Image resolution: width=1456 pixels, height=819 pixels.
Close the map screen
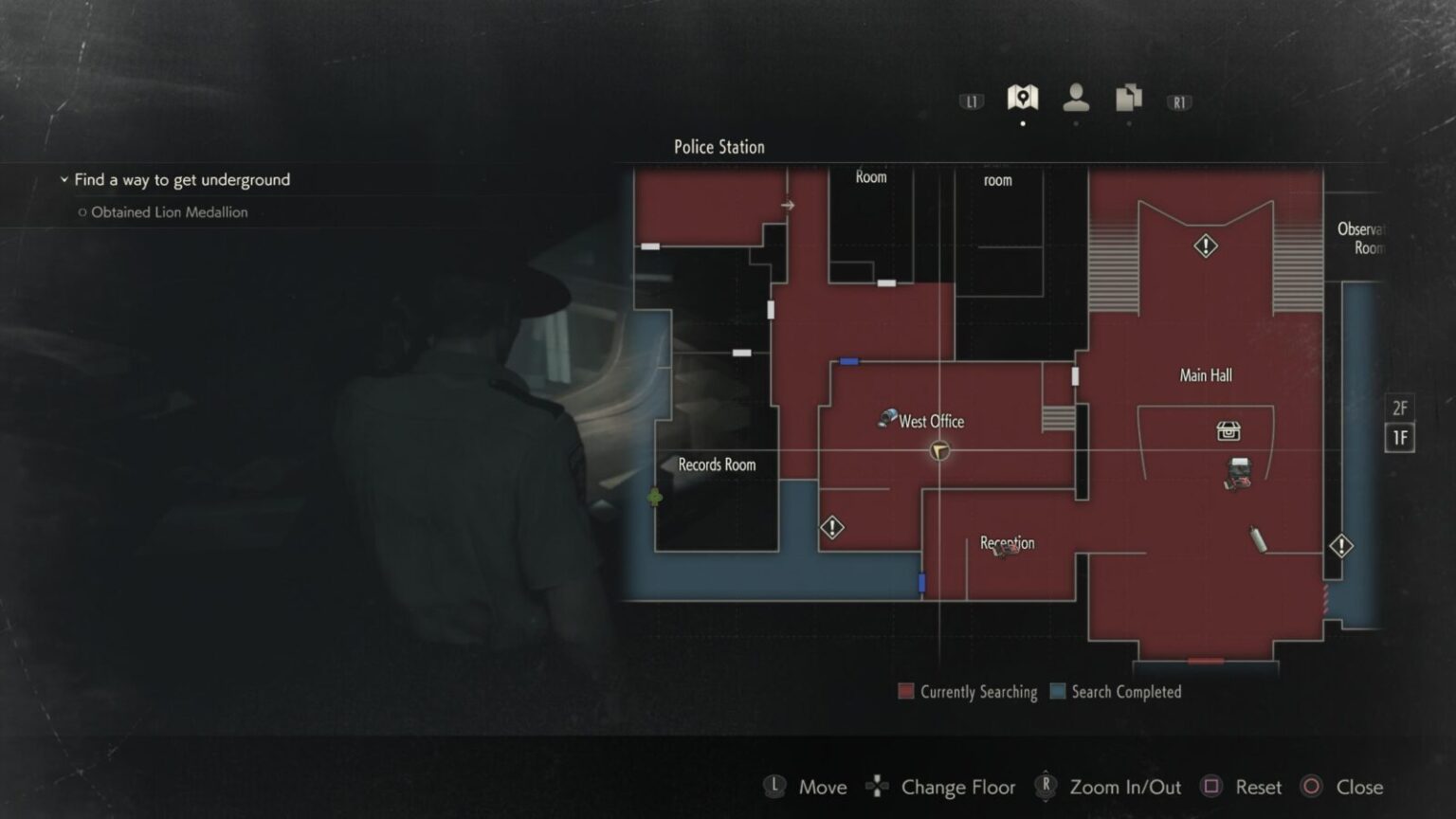tap(1312, 787)
